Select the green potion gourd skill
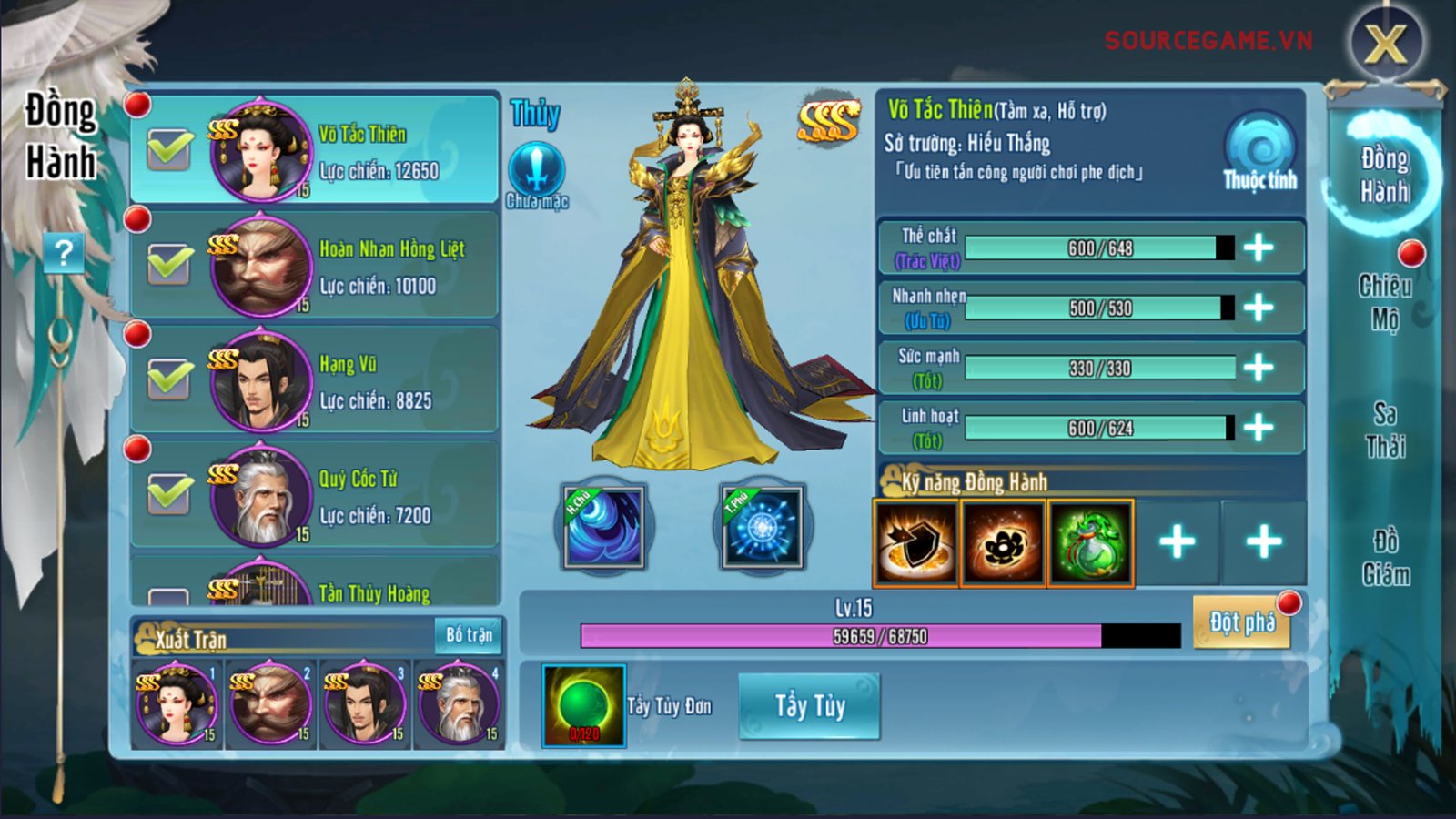Screen dimensions: 1456x819 pos(1090,543)
